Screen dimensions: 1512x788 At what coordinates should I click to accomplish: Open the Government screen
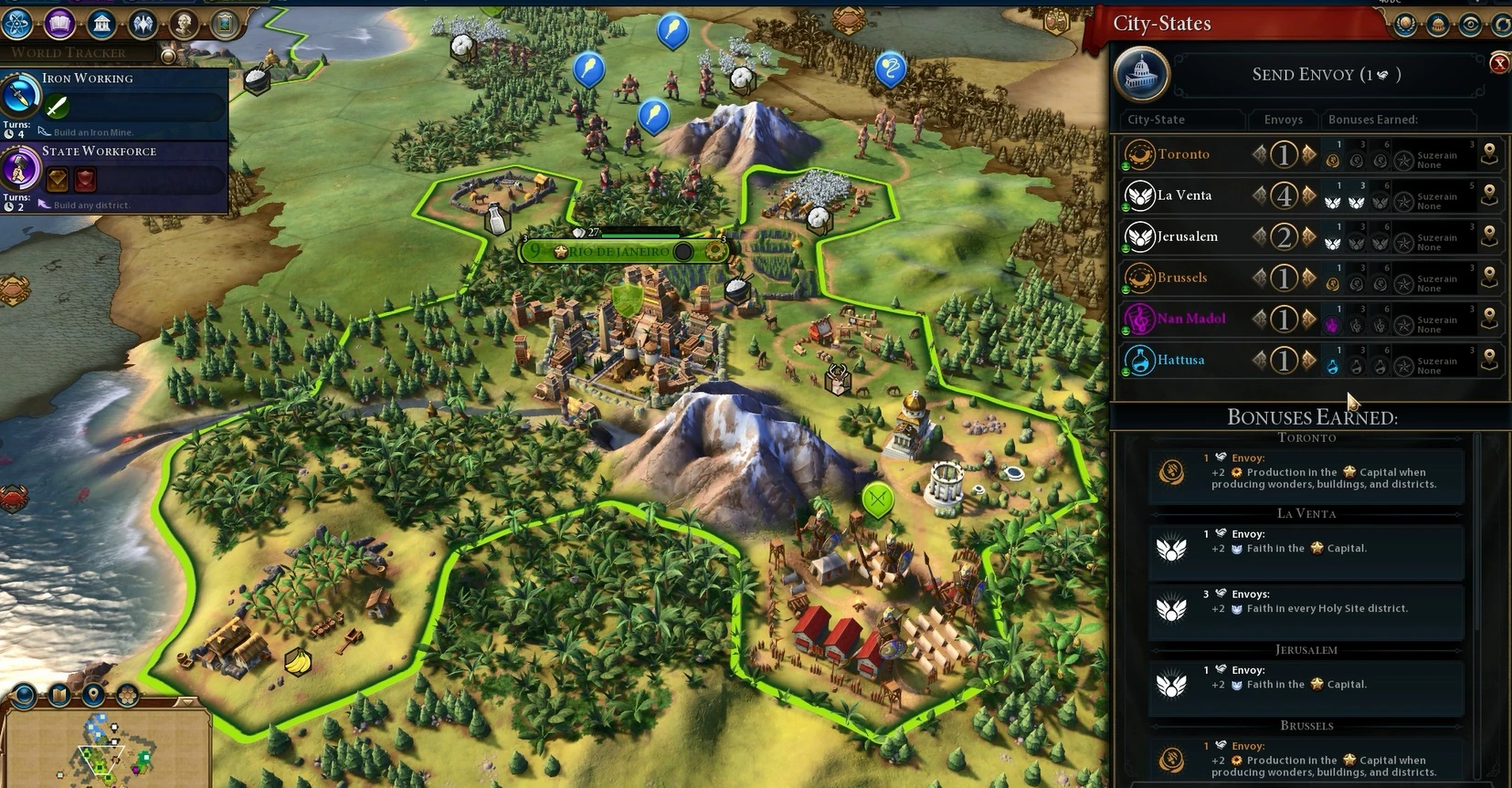point(101,25)
